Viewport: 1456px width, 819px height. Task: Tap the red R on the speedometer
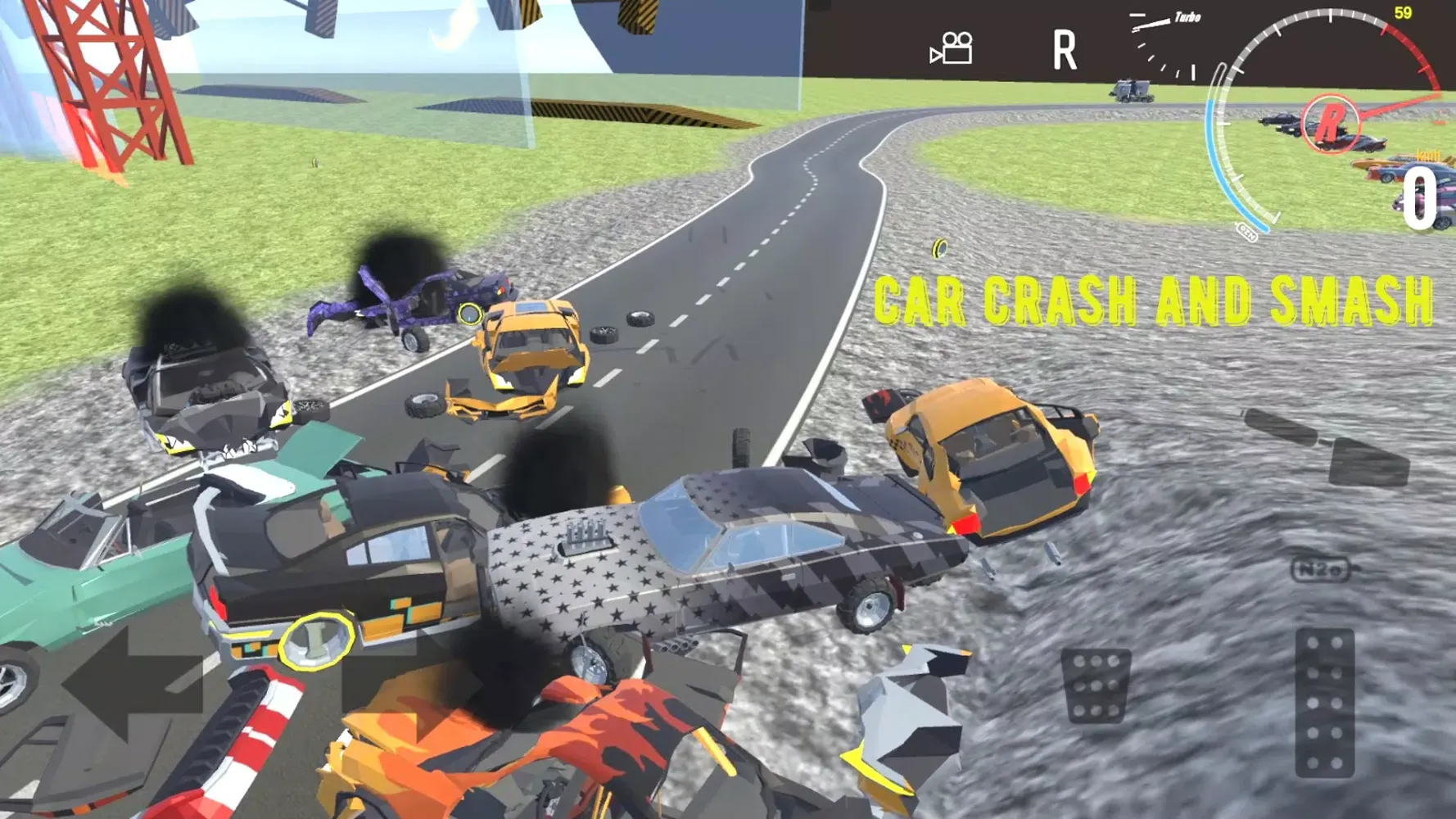tap(1332, 123)
